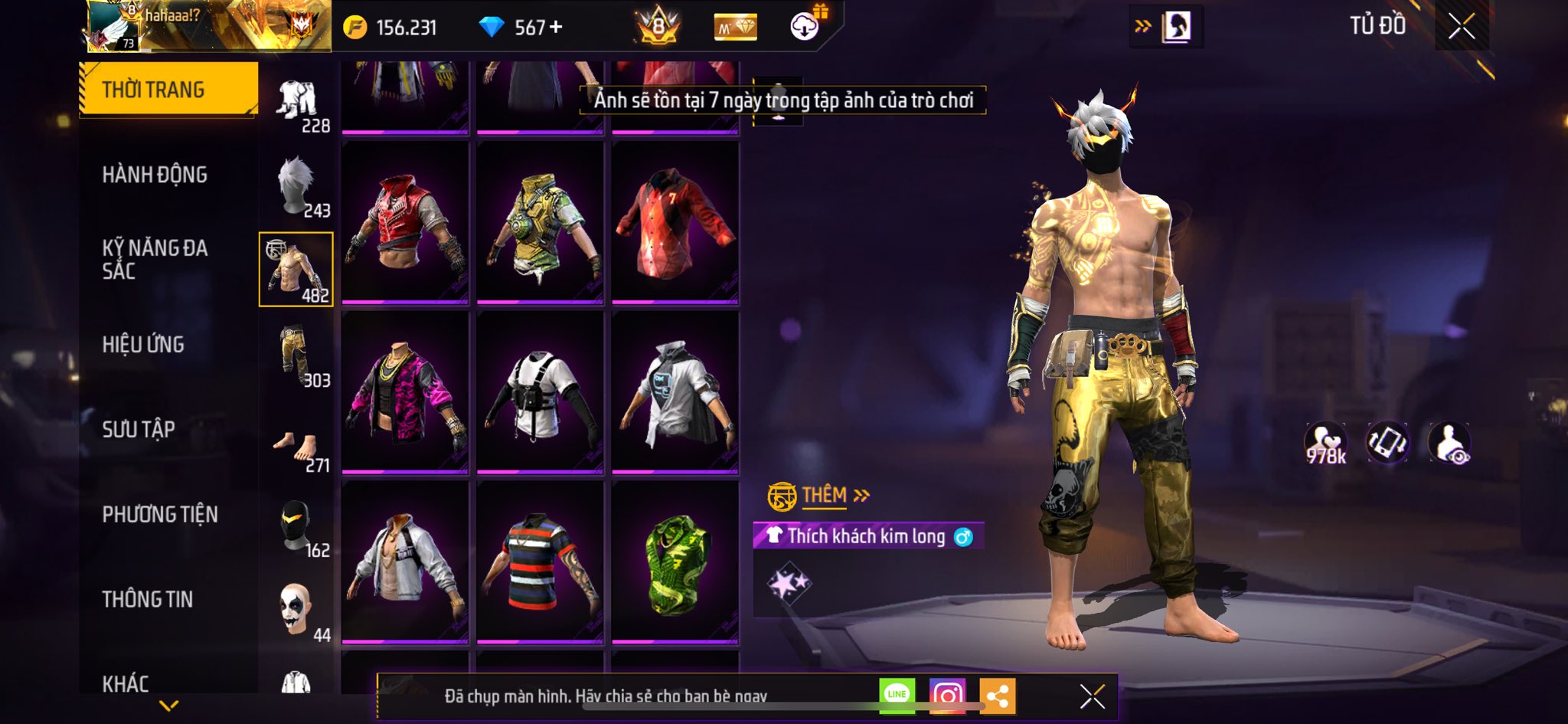Select the striped polo shirt
Screen dimensions: 1568x724
(x=540, y=562)
